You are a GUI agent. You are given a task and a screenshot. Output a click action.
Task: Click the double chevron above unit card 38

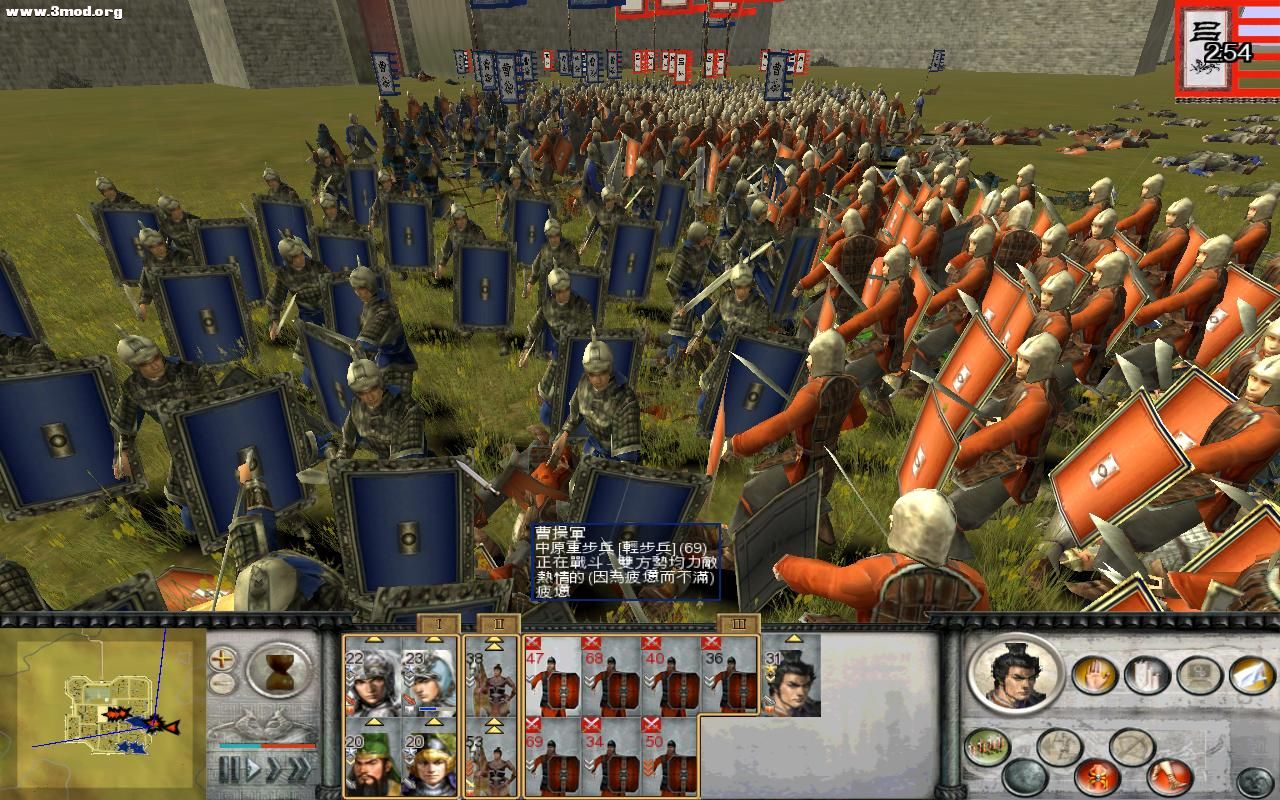pos(493,644)
